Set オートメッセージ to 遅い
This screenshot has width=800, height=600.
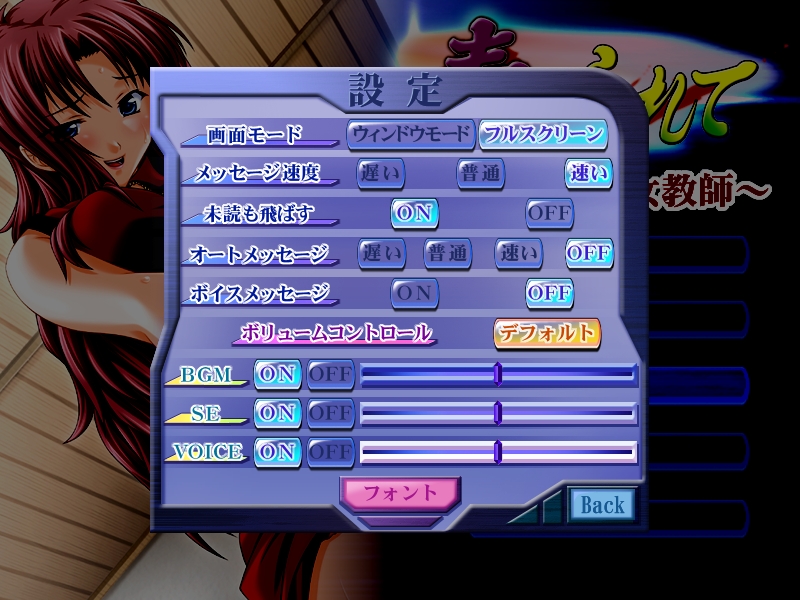click(x=381, y=253)
